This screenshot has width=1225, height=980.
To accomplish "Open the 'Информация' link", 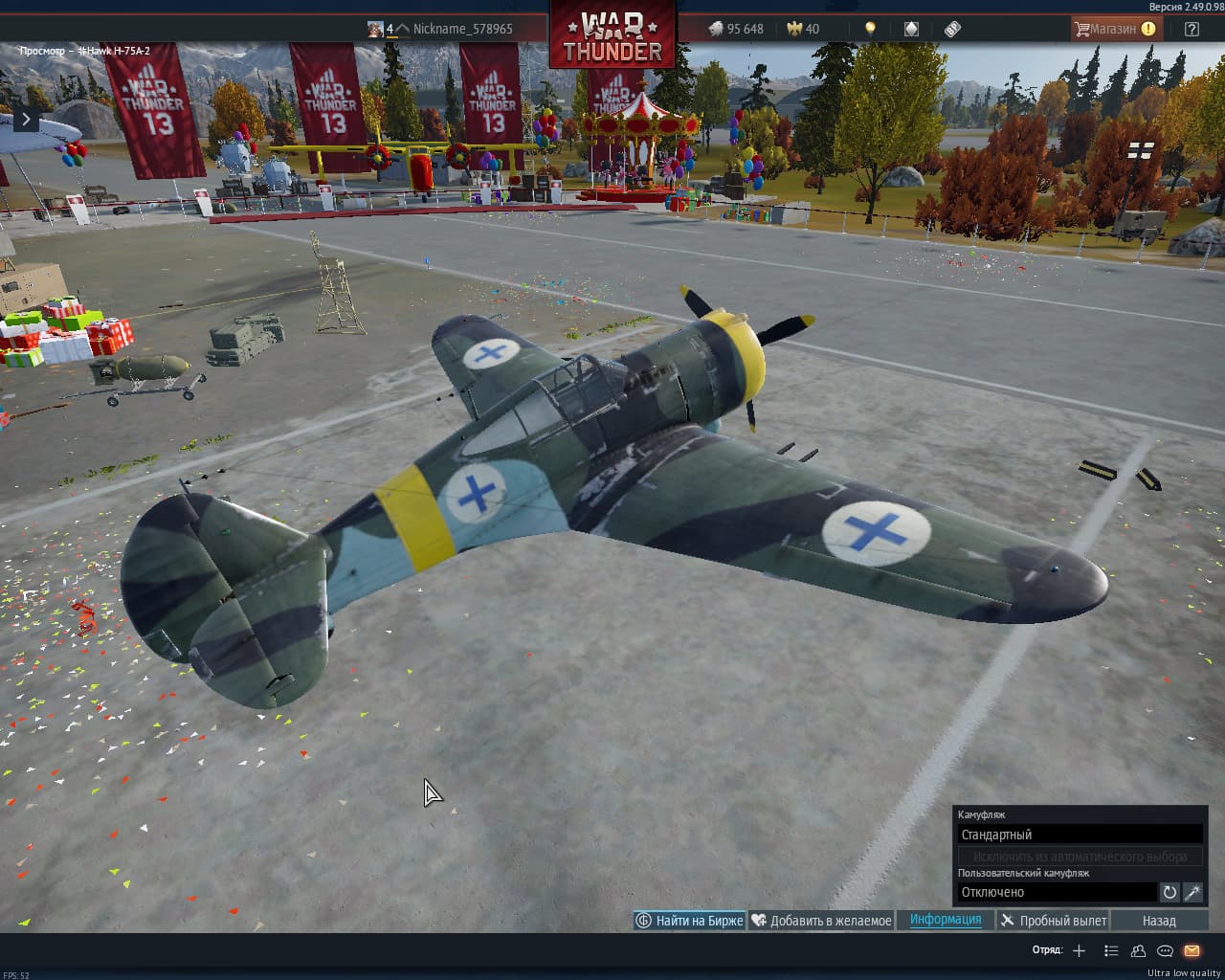I will 946,920.
